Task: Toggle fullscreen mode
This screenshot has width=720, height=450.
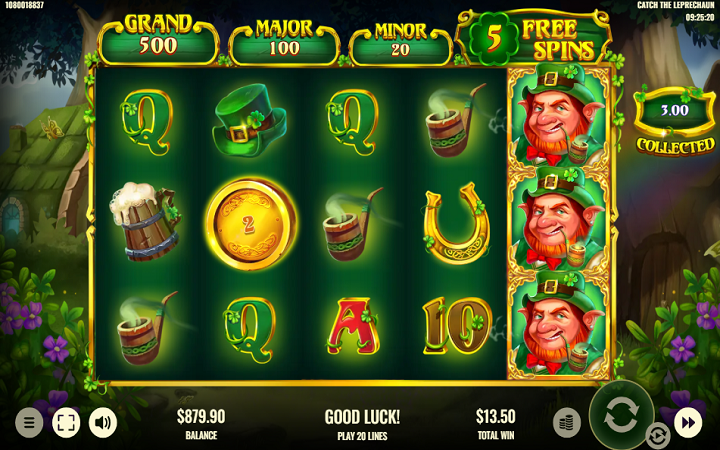Action: click(66, 422)
